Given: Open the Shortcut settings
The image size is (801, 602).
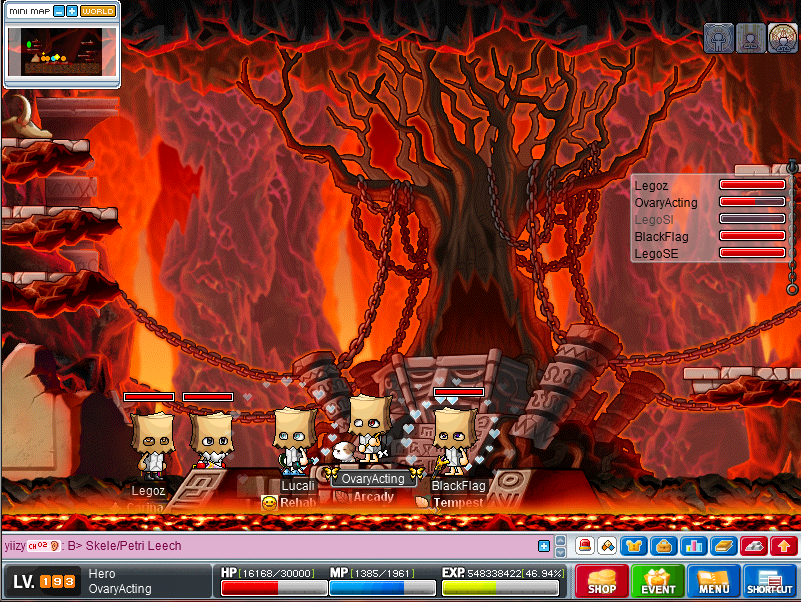Looking at the screenshot, I should click(x=770, y=581).
